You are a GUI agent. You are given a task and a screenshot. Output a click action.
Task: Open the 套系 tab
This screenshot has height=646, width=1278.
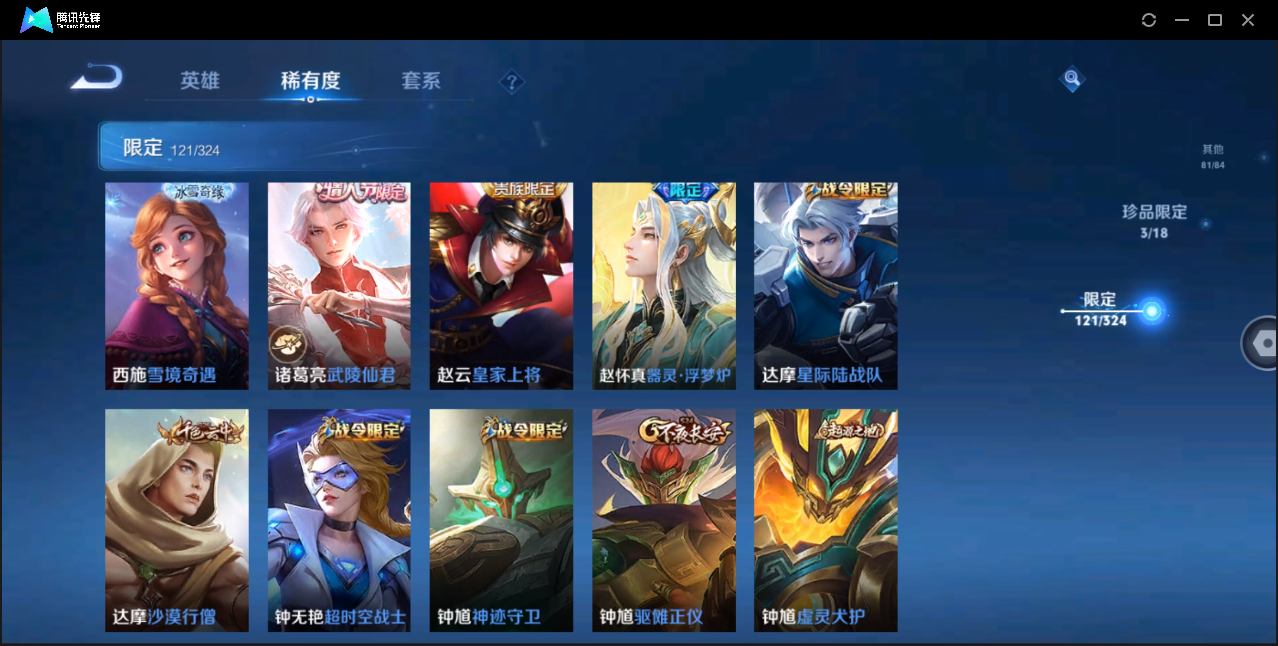pyautogui.click(x=421, y=81)
